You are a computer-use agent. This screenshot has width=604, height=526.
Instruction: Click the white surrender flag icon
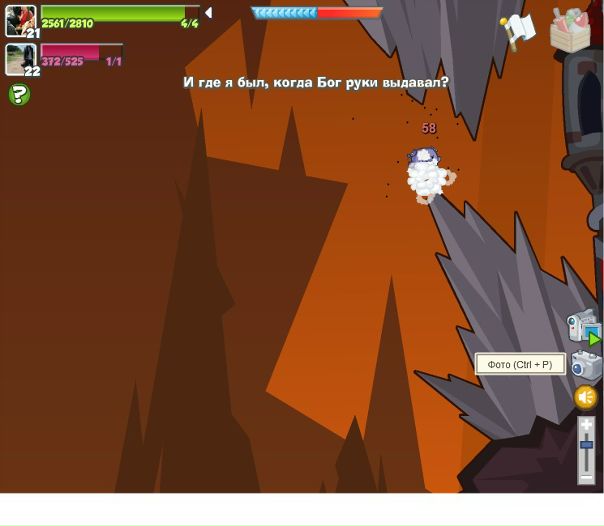pyautogui.click(x=518, y=31)
